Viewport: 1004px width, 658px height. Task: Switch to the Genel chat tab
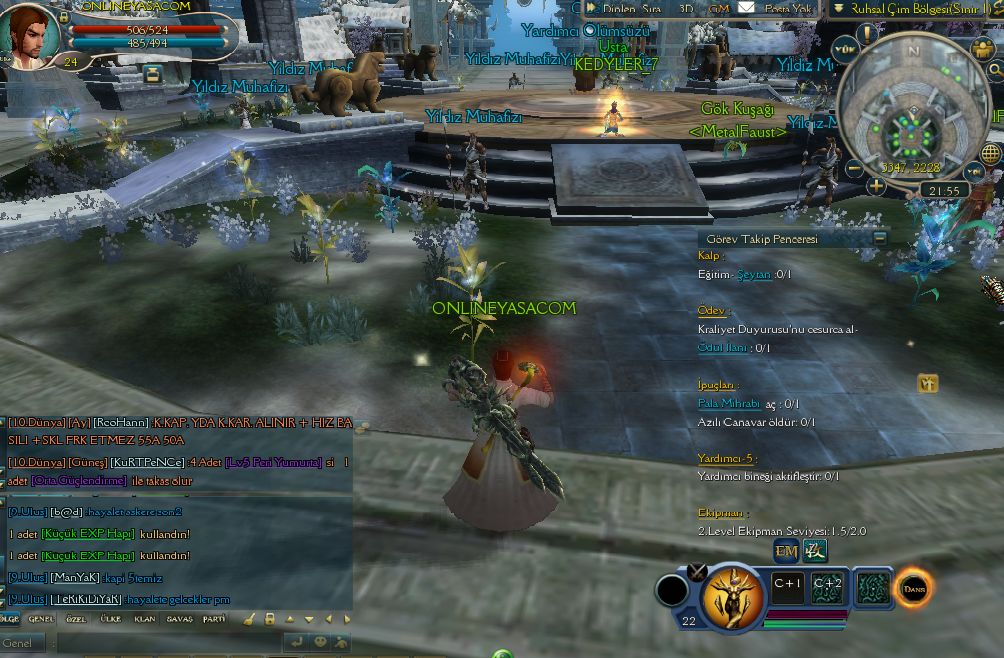[41, 619]
